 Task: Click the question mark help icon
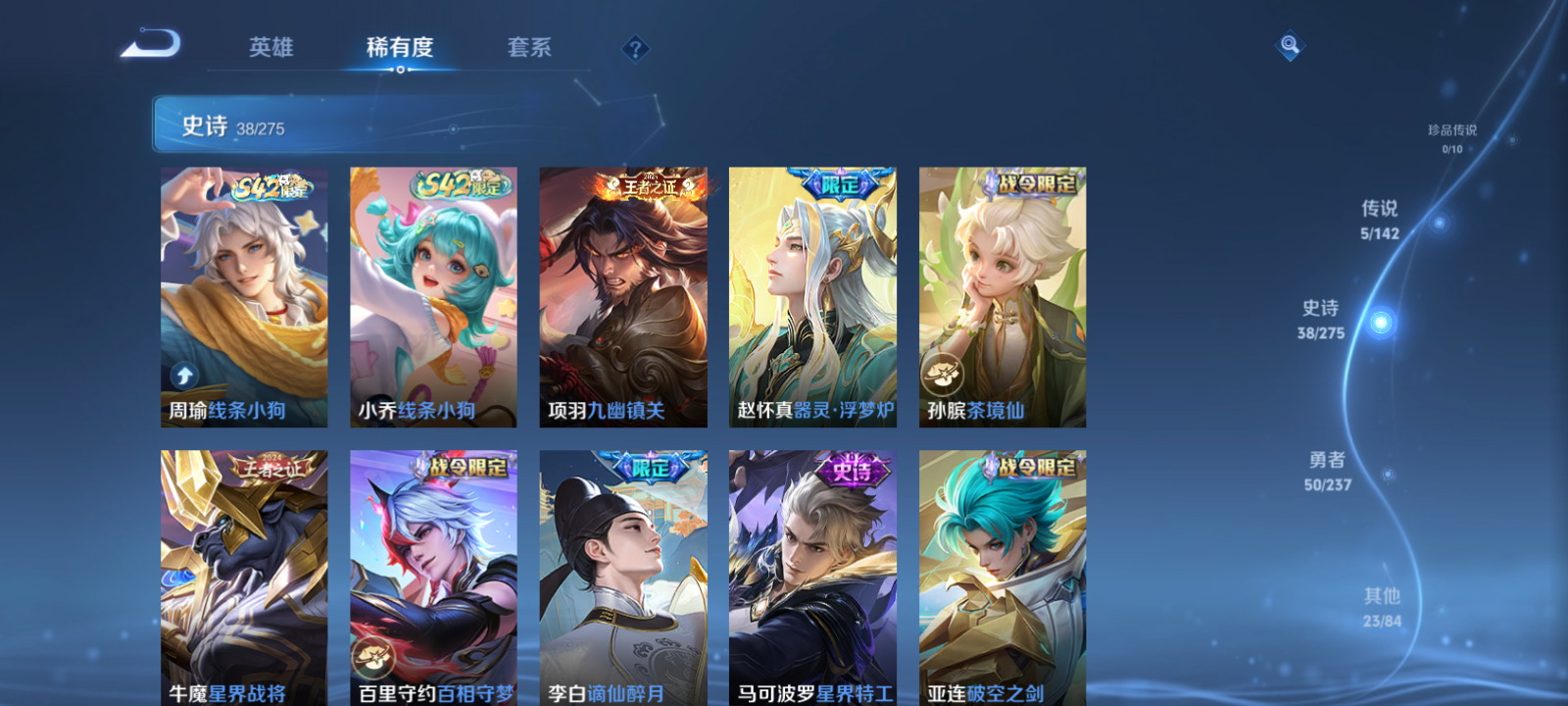(x=636, y=47)
